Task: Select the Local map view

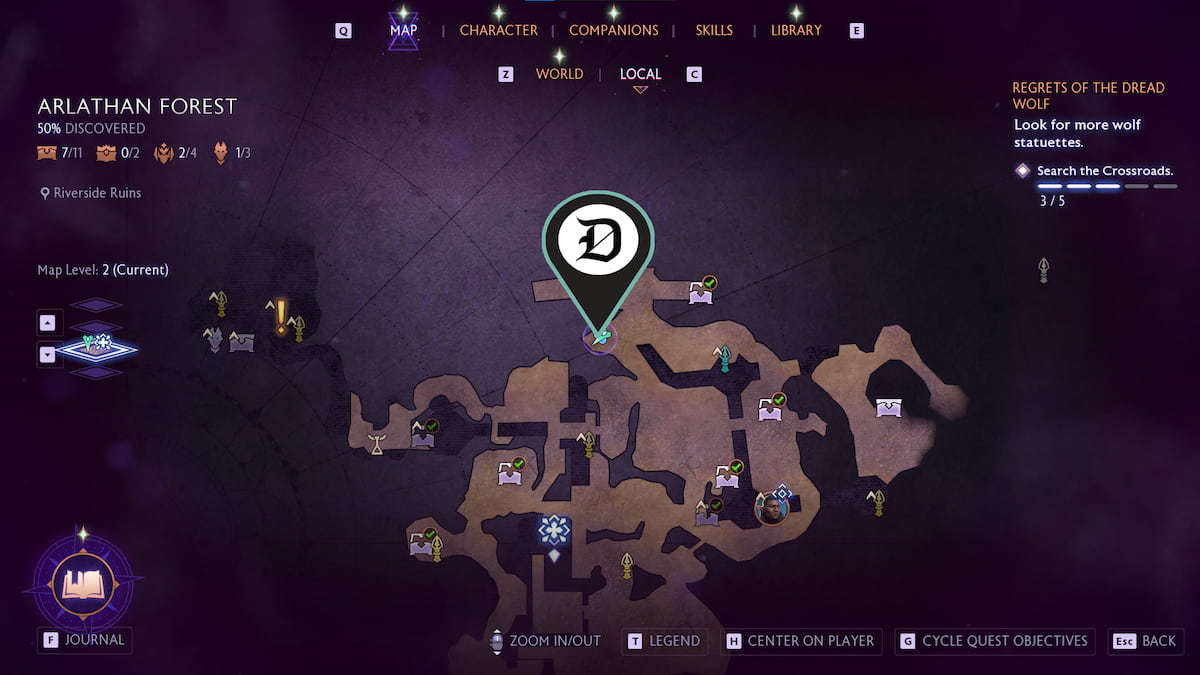Action: tap(640, 74)
